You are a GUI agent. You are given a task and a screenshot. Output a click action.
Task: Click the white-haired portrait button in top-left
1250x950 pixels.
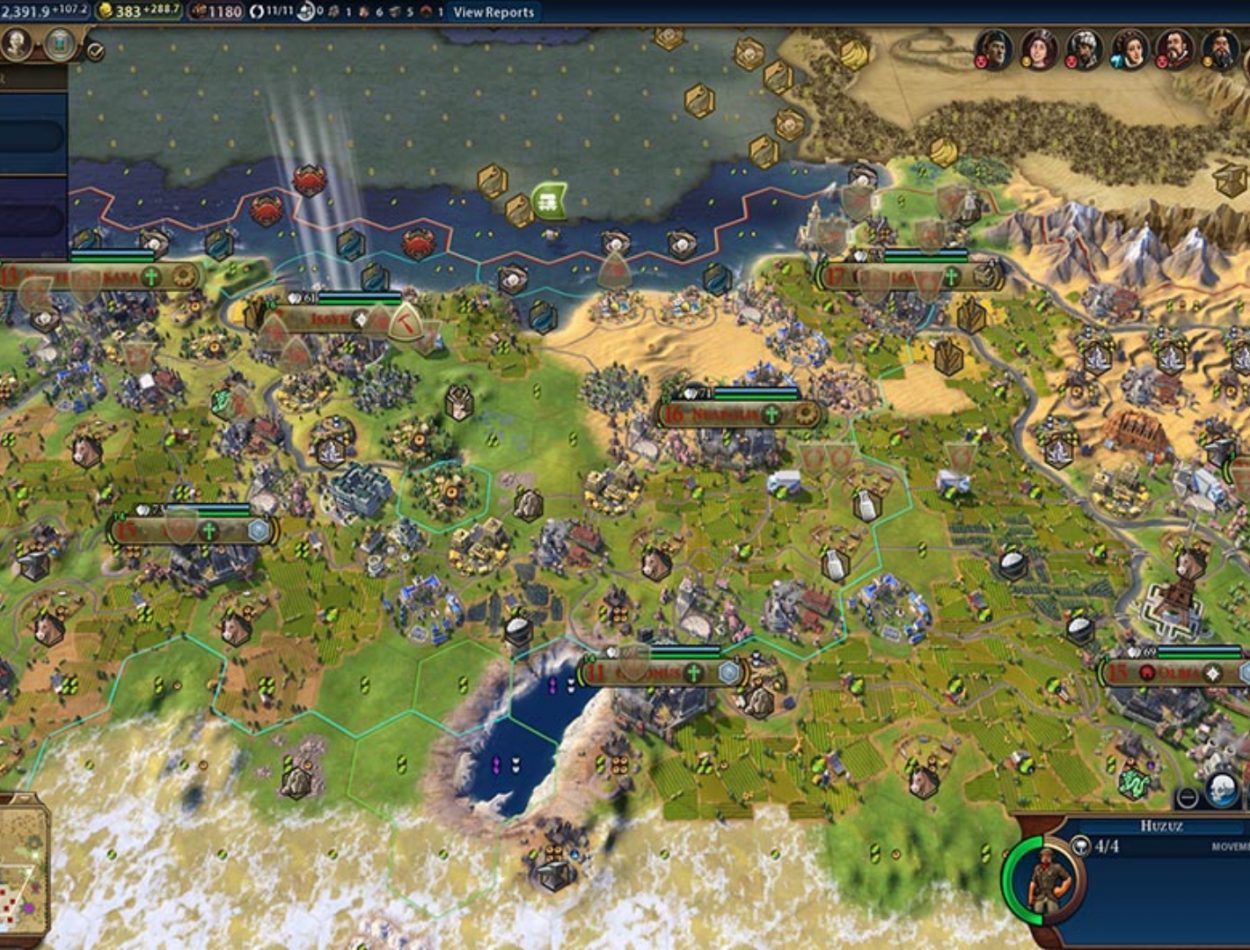(x=17, y=44)
